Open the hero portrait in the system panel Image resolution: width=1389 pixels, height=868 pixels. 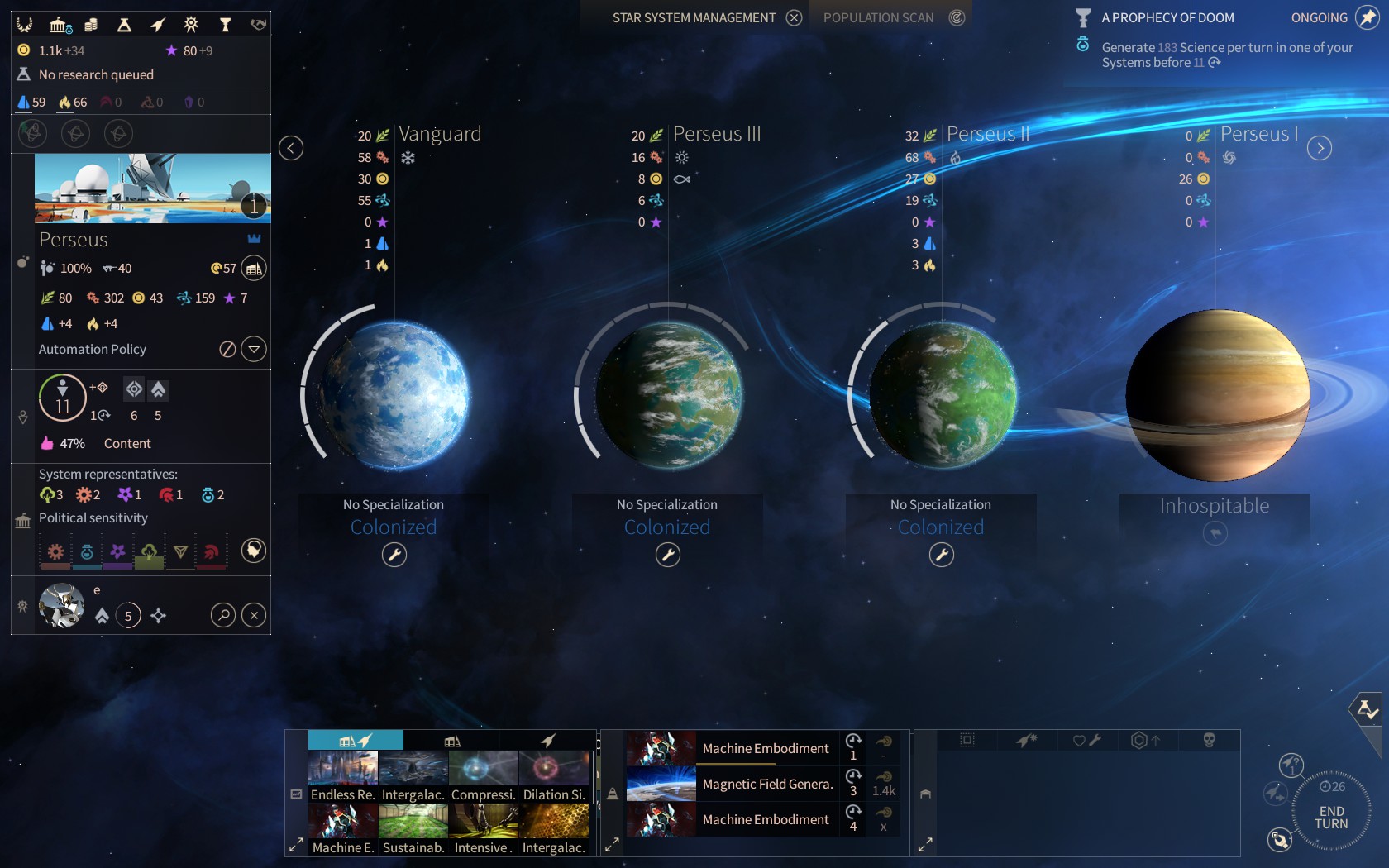[62, 605]
